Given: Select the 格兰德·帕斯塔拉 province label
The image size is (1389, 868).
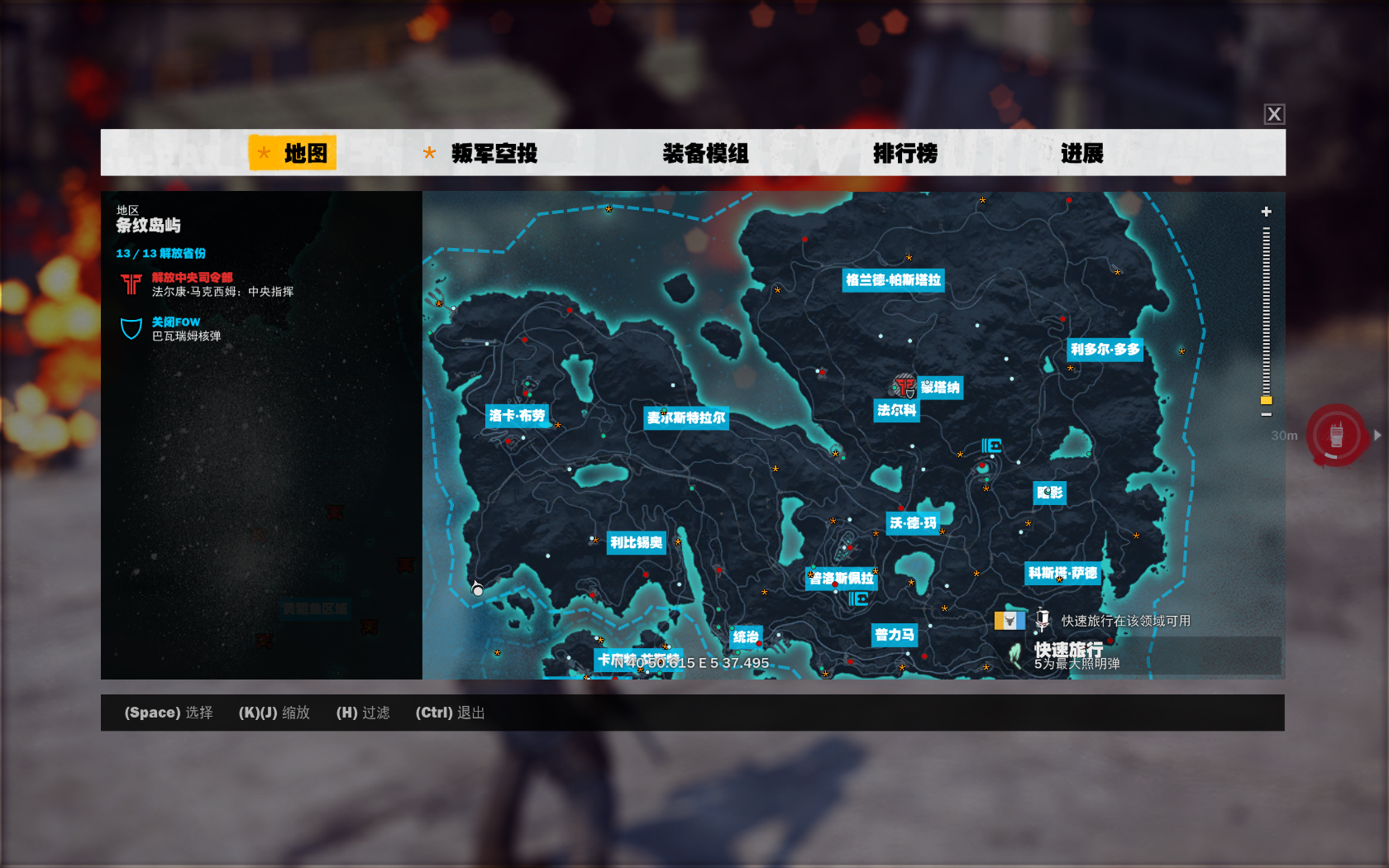Looking at the screenshot, I should pos(893,280).
